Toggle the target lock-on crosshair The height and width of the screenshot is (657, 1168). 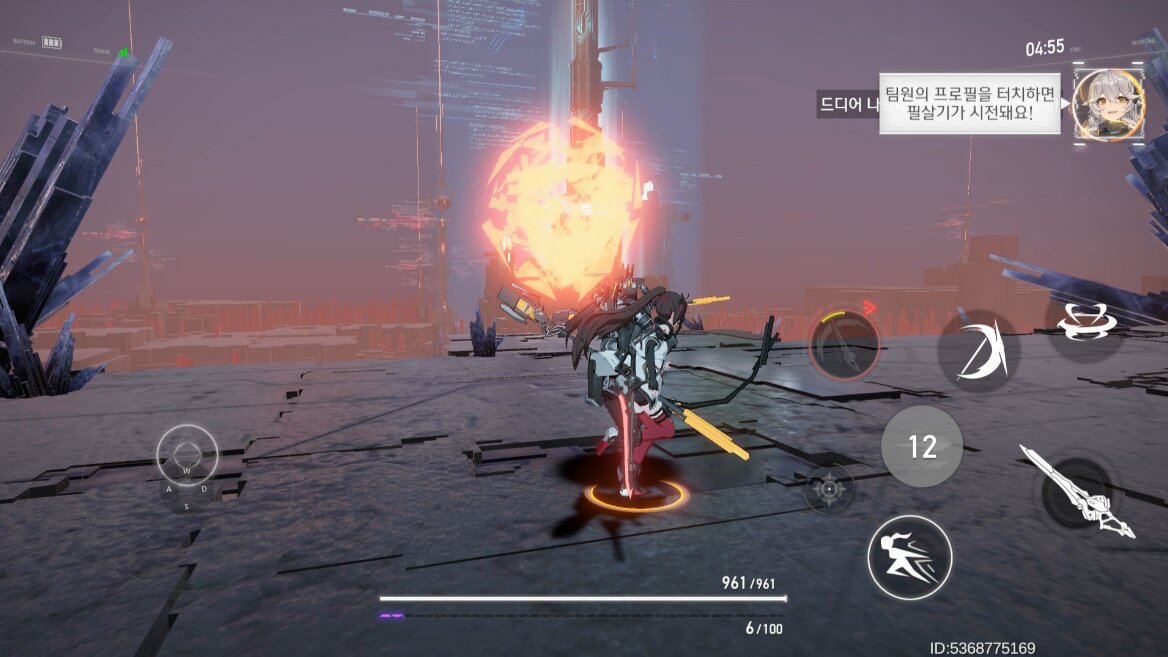829,489
